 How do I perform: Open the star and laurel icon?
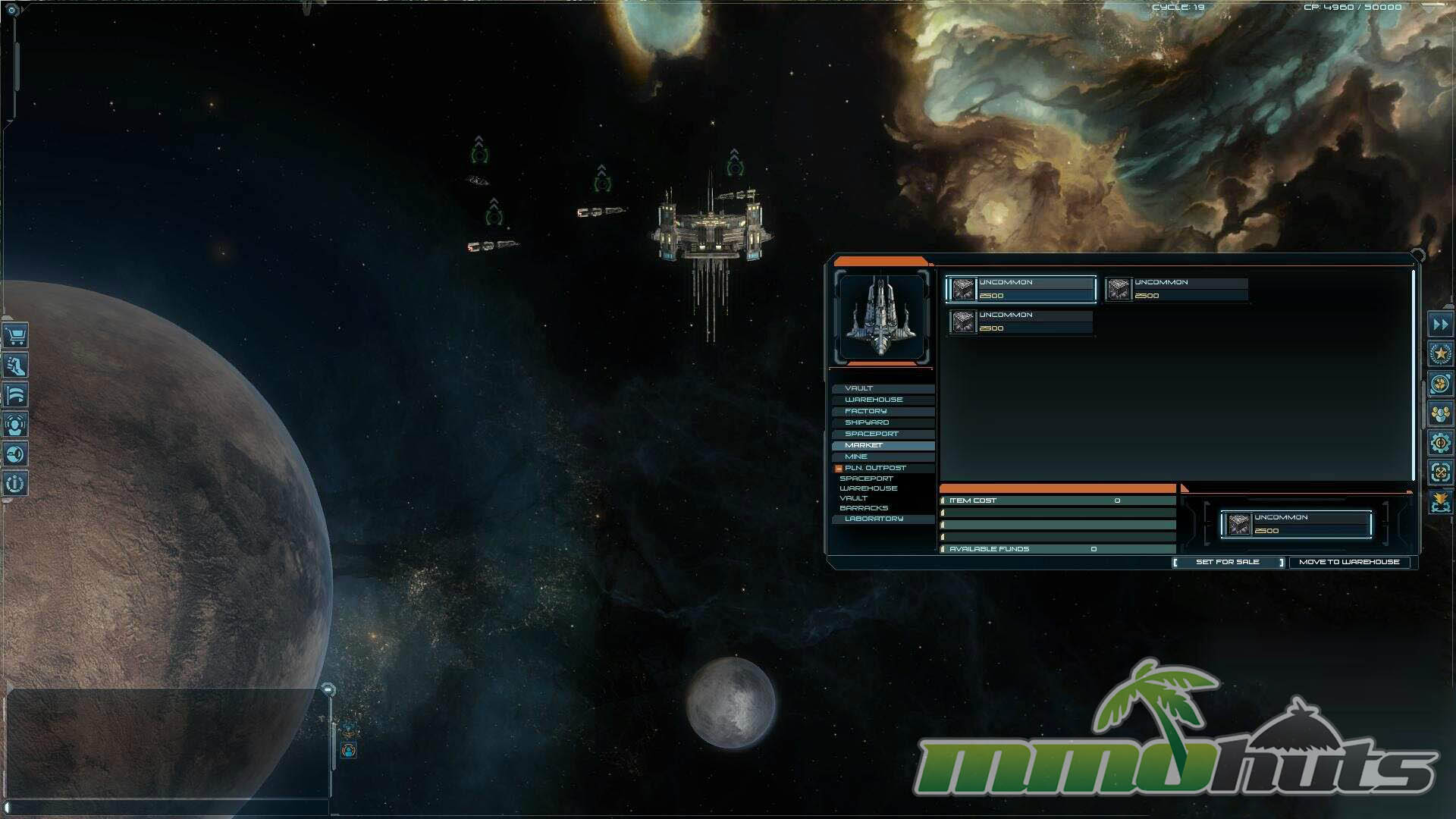tap(1440, 354)
